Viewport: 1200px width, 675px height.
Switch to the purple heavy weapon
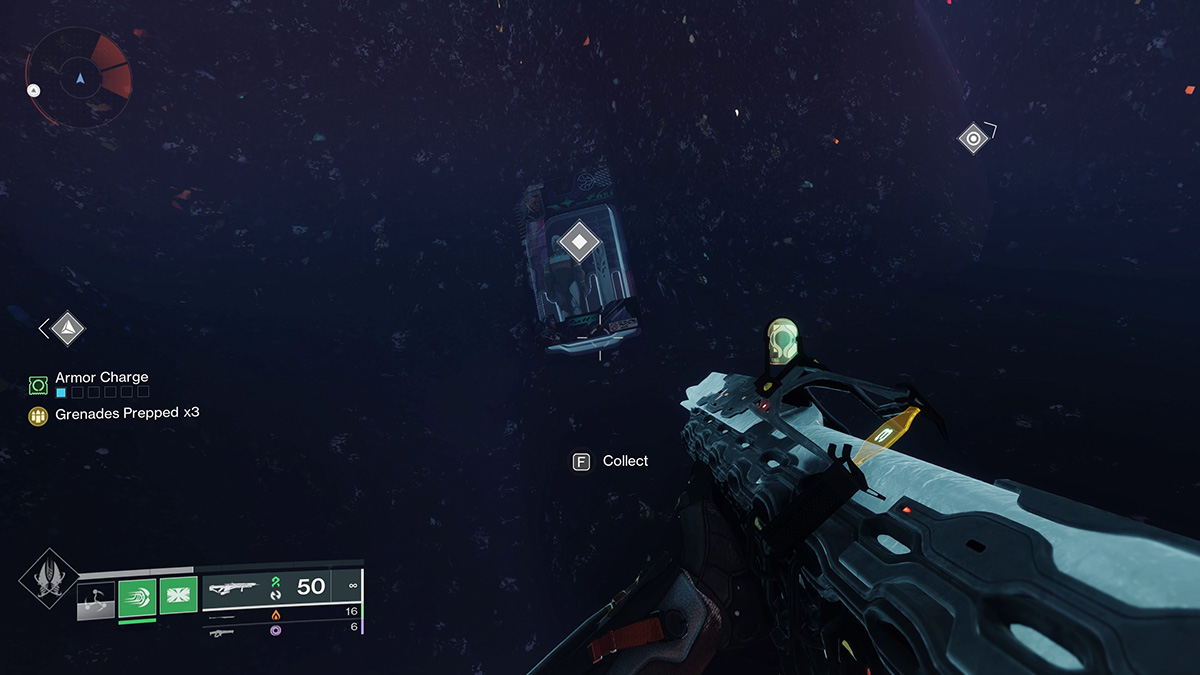point(274,632)
